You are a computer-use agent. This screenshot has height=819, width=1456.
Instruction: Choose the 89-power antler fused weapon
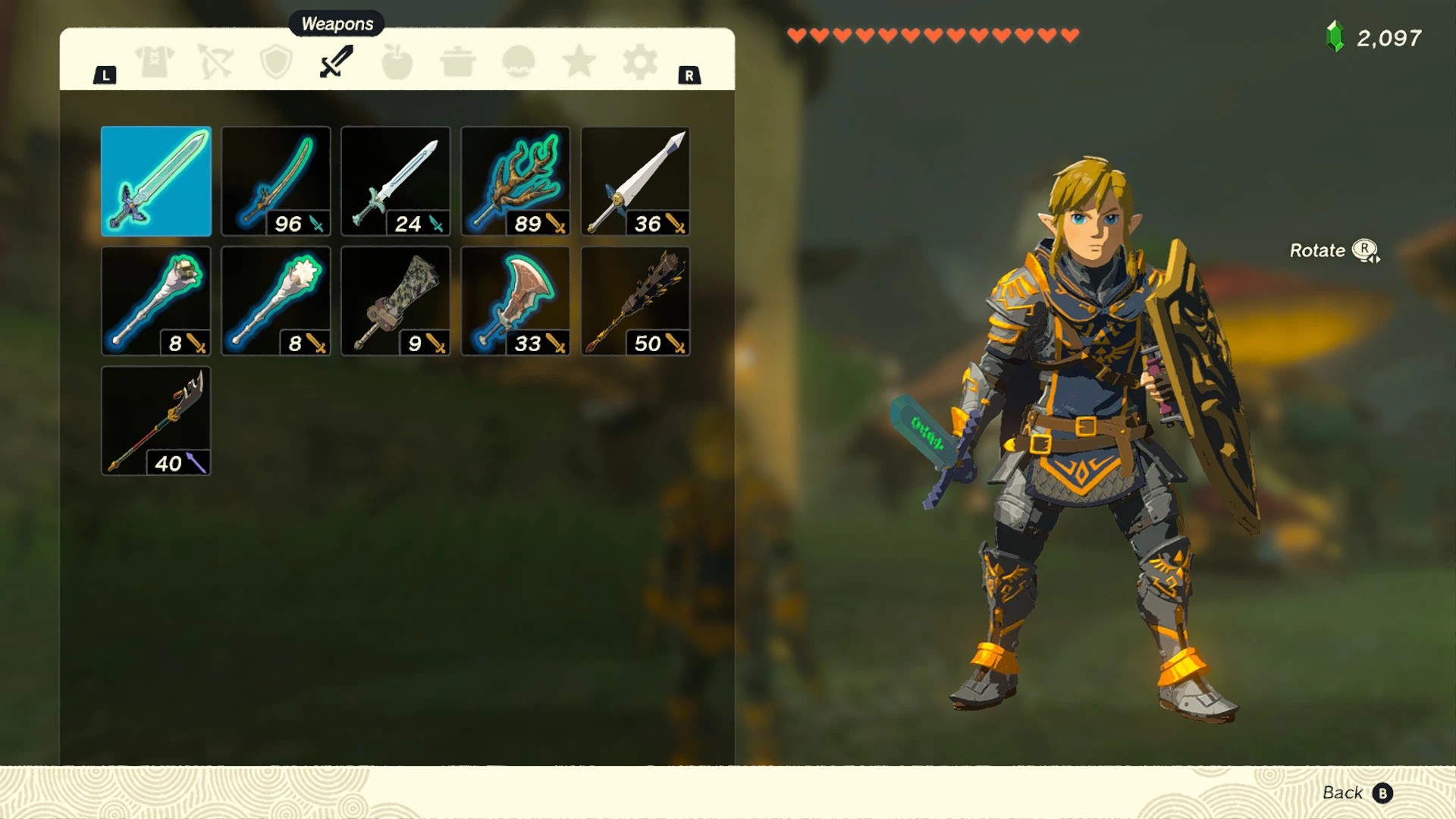point(515,180)
